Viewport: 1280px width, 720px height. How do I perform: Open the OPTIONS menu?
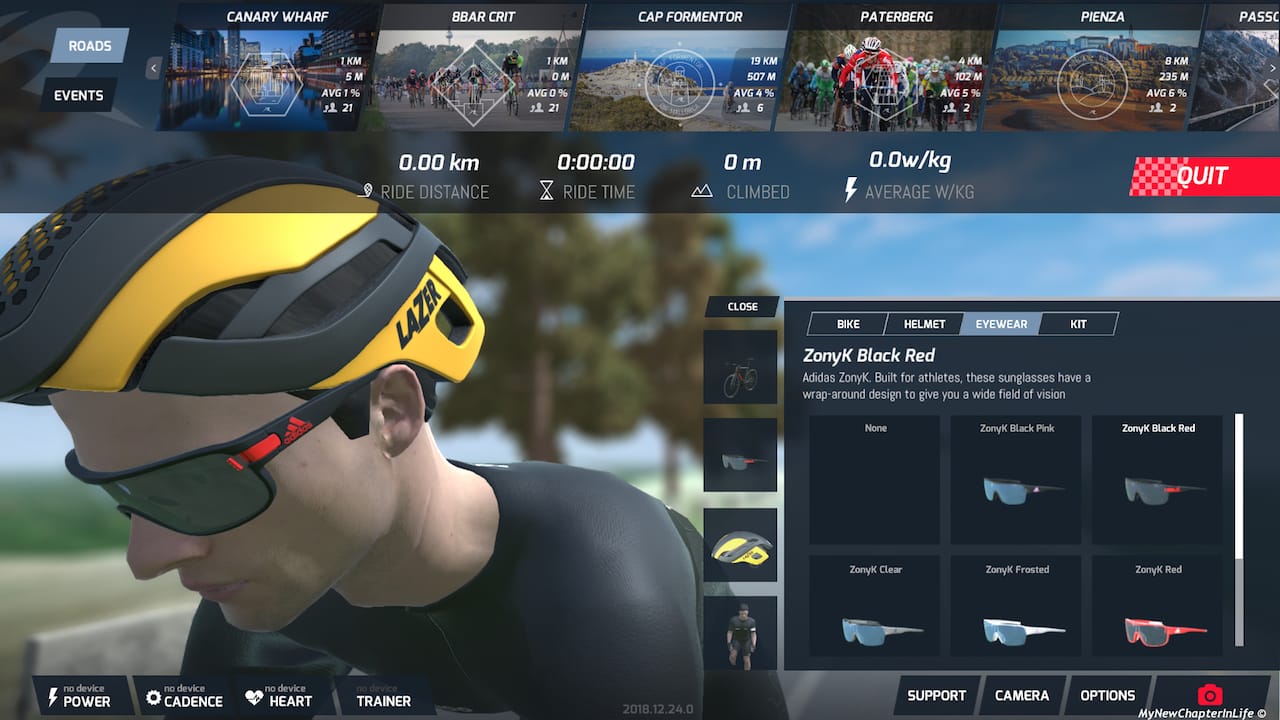pyautogui.click(x=1107, y=695)
